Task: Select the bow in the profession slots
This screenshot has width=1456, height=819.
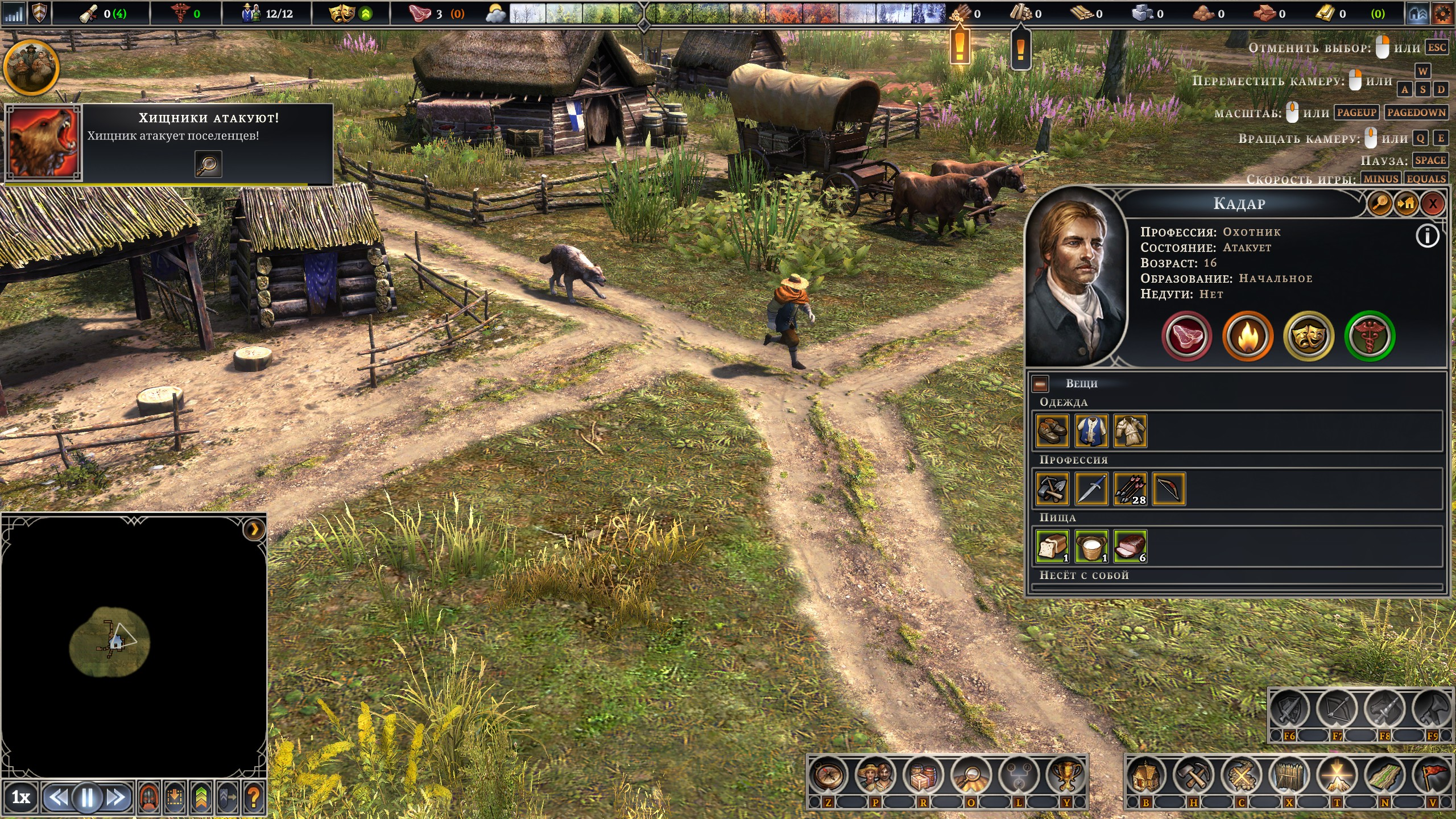Action: [x=1169, y=489]
